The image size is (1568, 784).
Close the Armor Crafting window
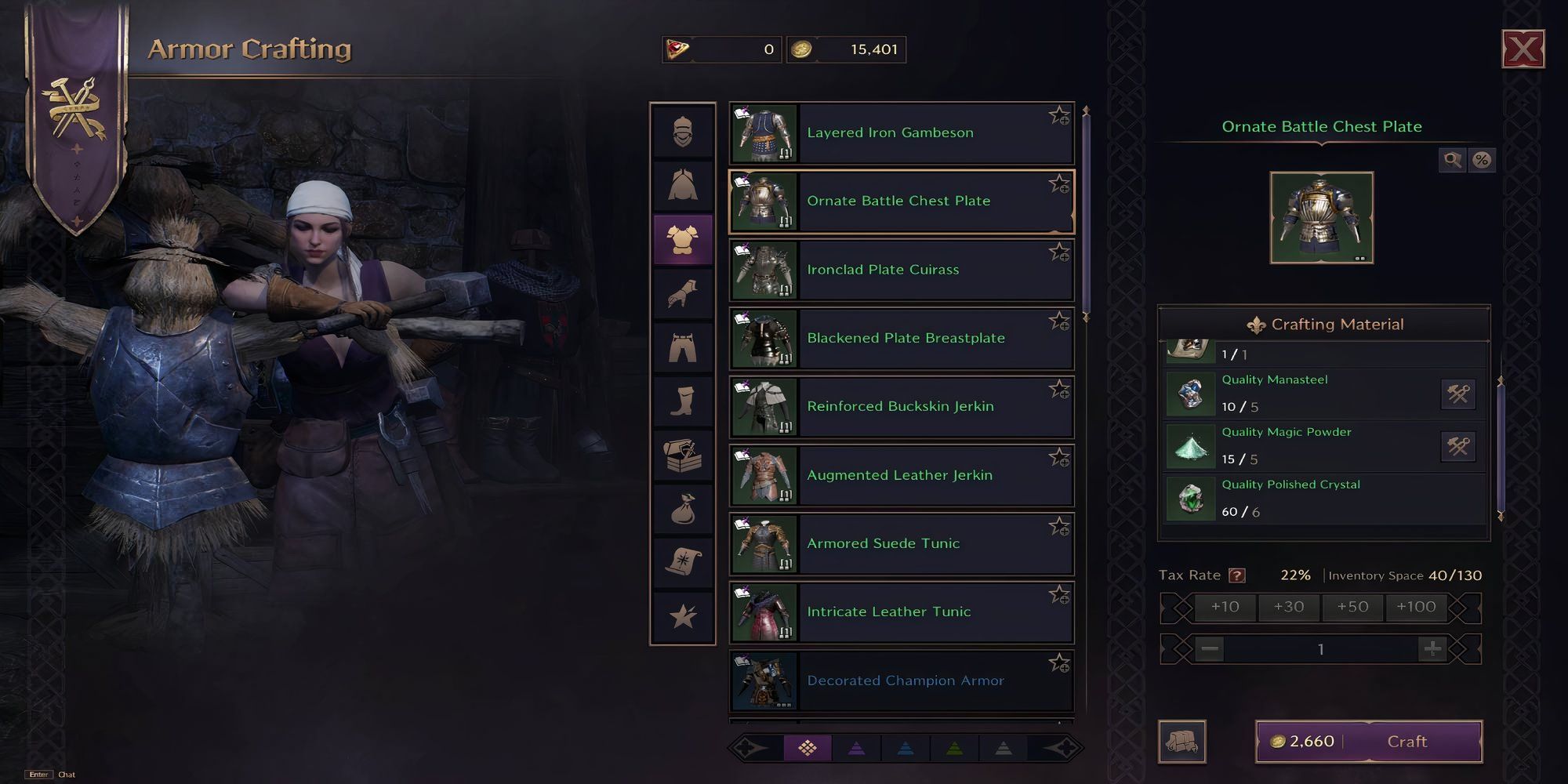point(1523,50)
